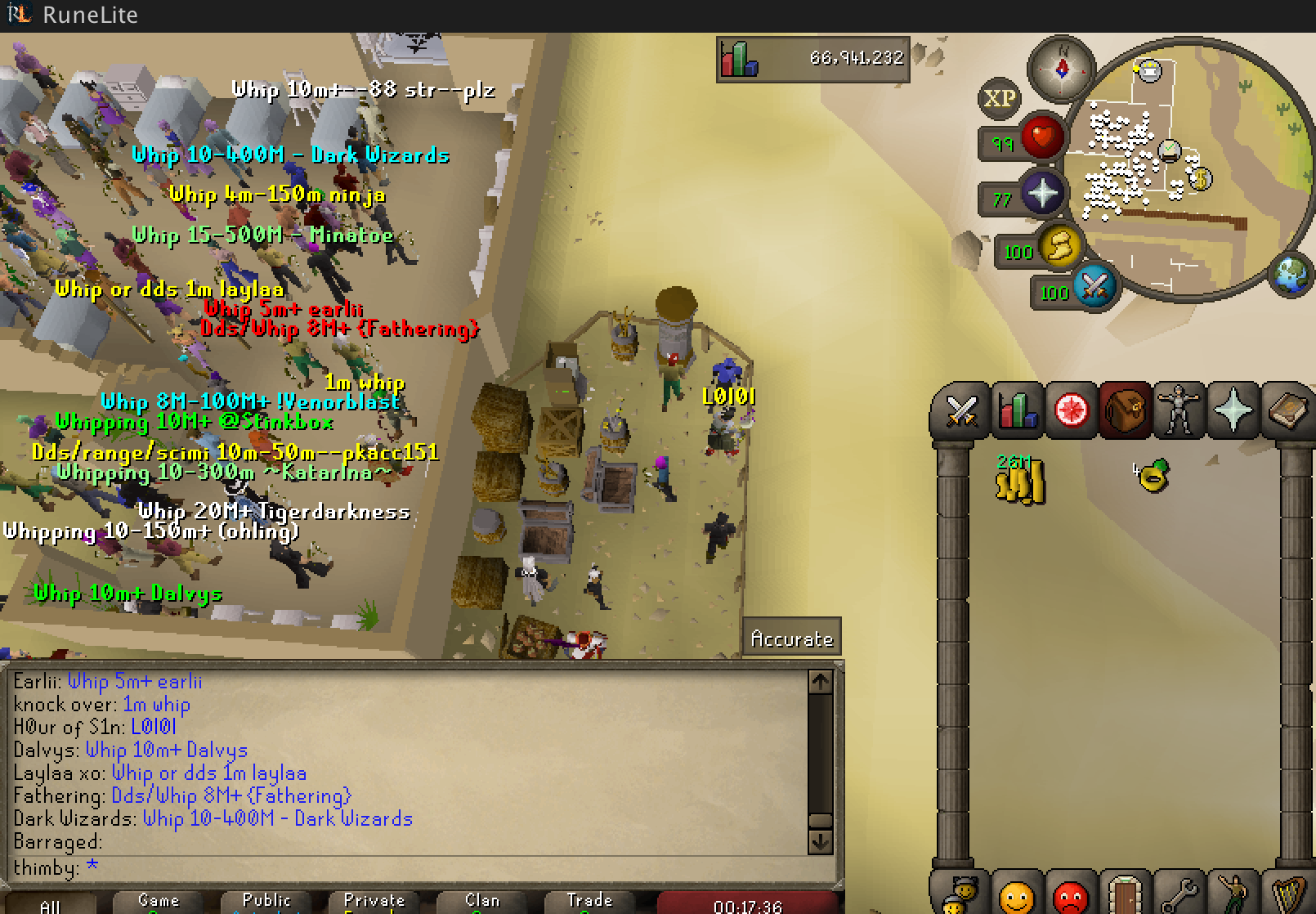Image resolution: width=1316 pixels, height=914 pixels.
Task: Open the world map globe
Action: pos(1293,275)
